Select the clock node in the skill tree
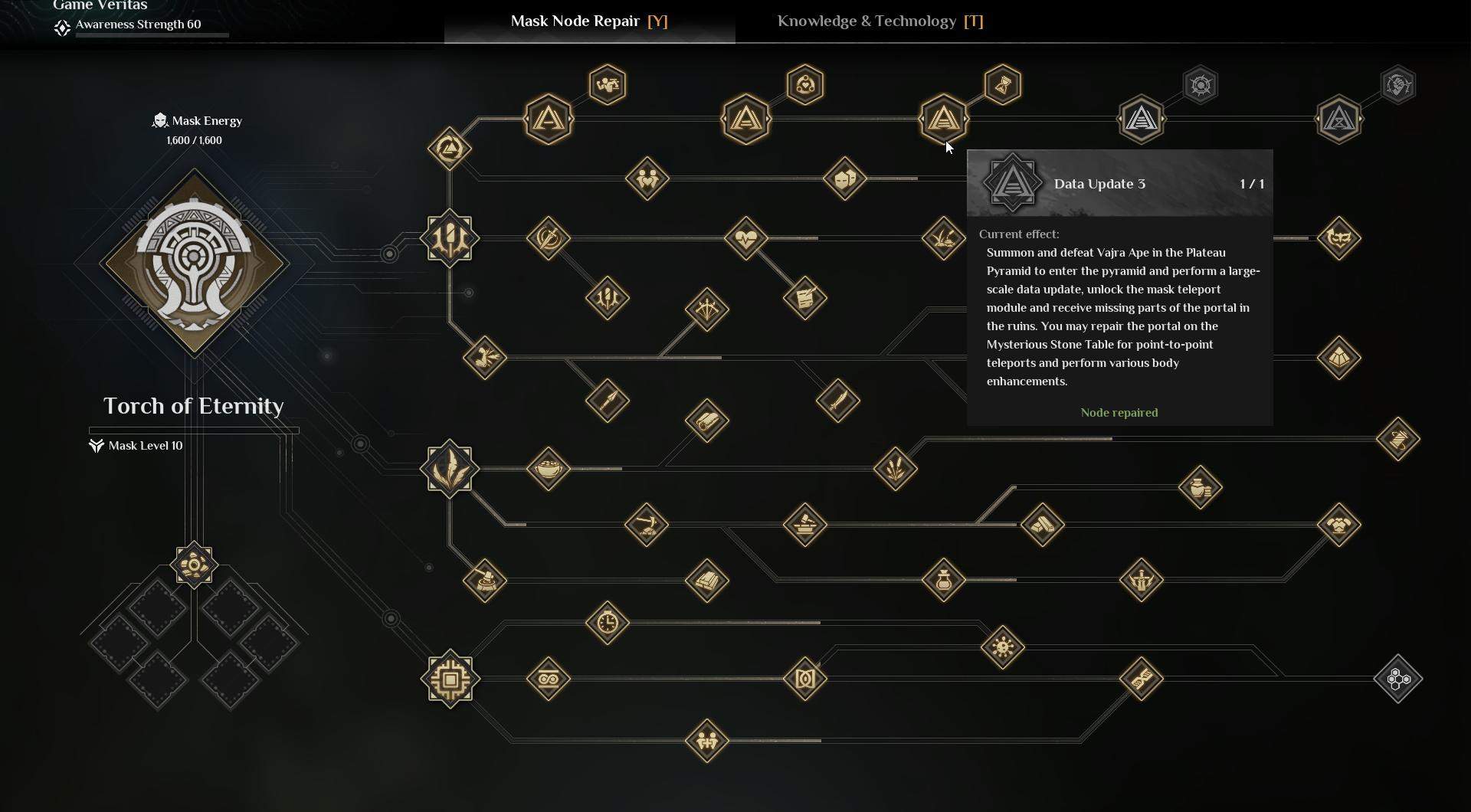1471x812 pixels. (x=608, y=622)
